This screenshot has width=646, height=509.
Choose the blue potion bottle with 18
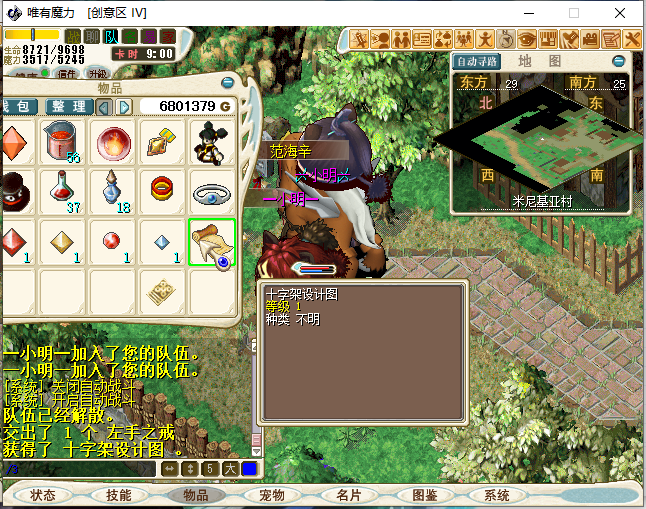[x=113, y=191]
